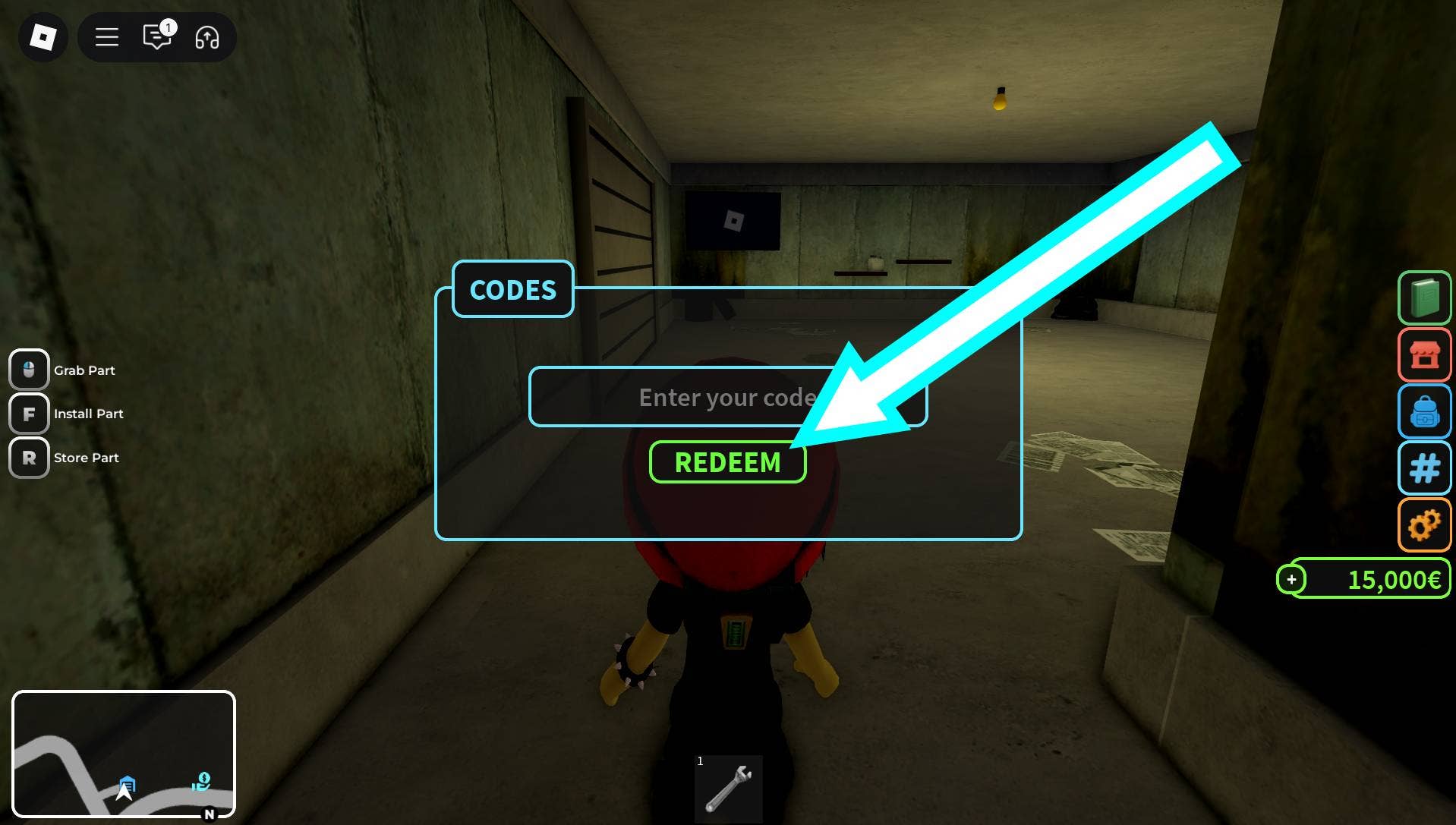Open the red shop stall icon

click(x=1424, y=354)
